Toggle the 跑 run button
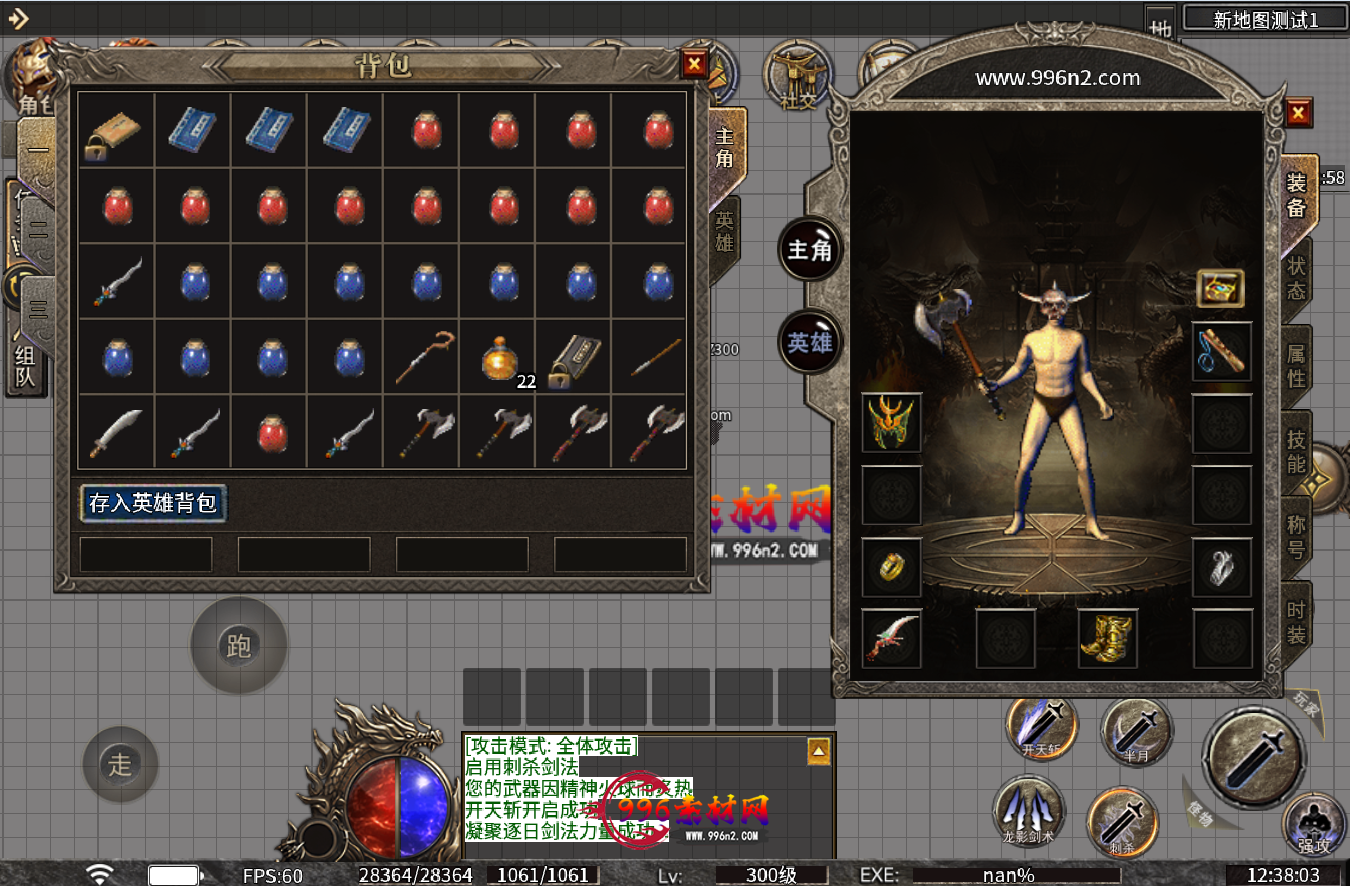 click(238, 646)
